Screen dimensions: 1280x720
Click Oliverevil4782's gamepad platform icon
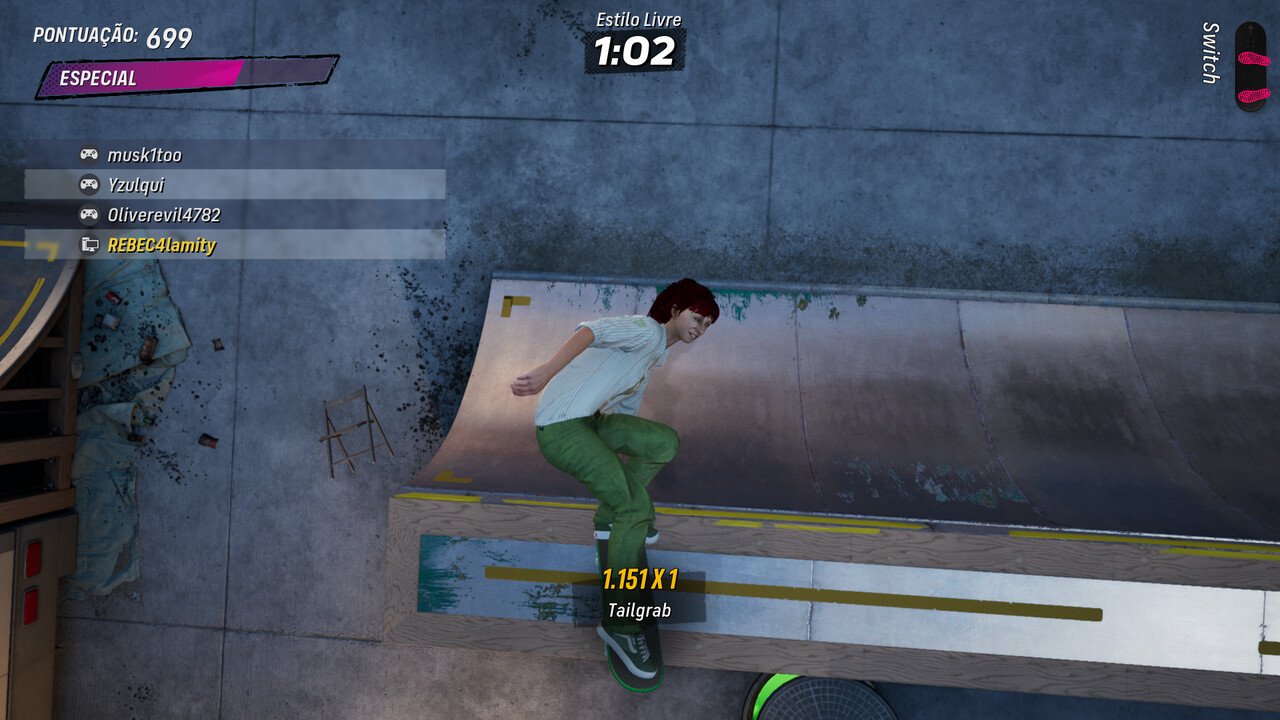point(88,214)
